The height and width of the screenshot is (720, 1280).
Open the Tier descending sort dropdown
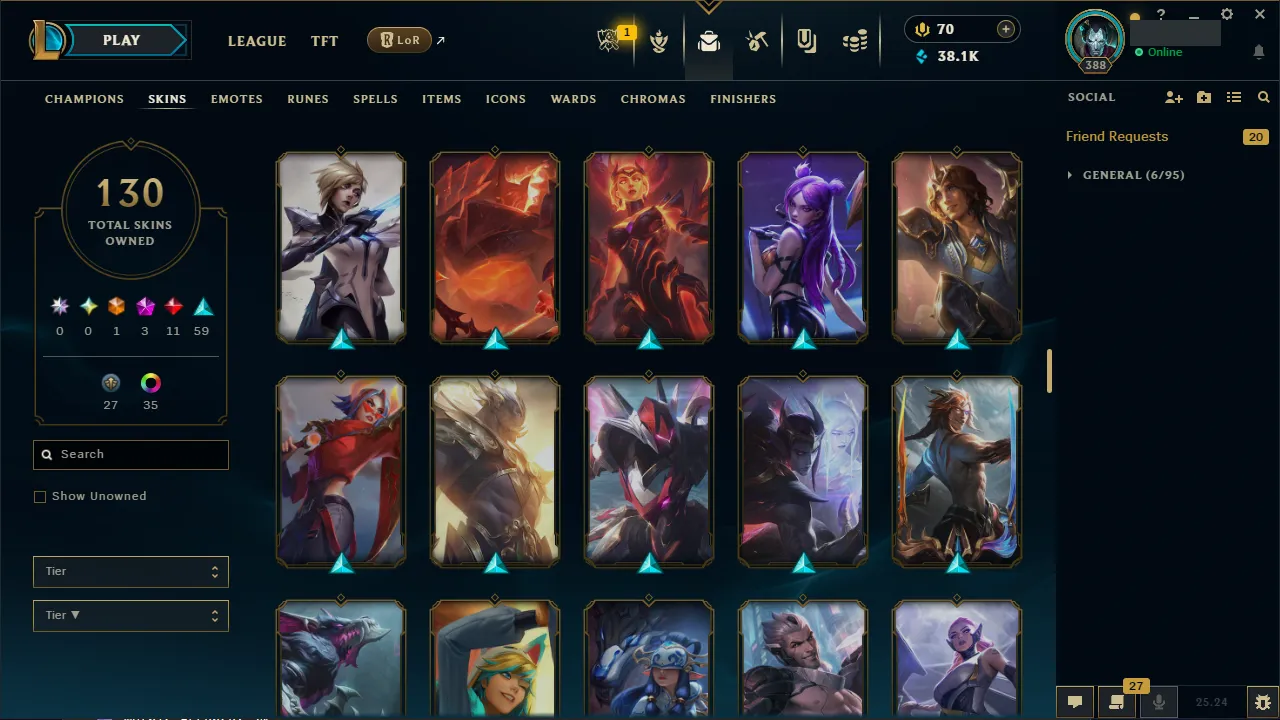tap(130, 615)
